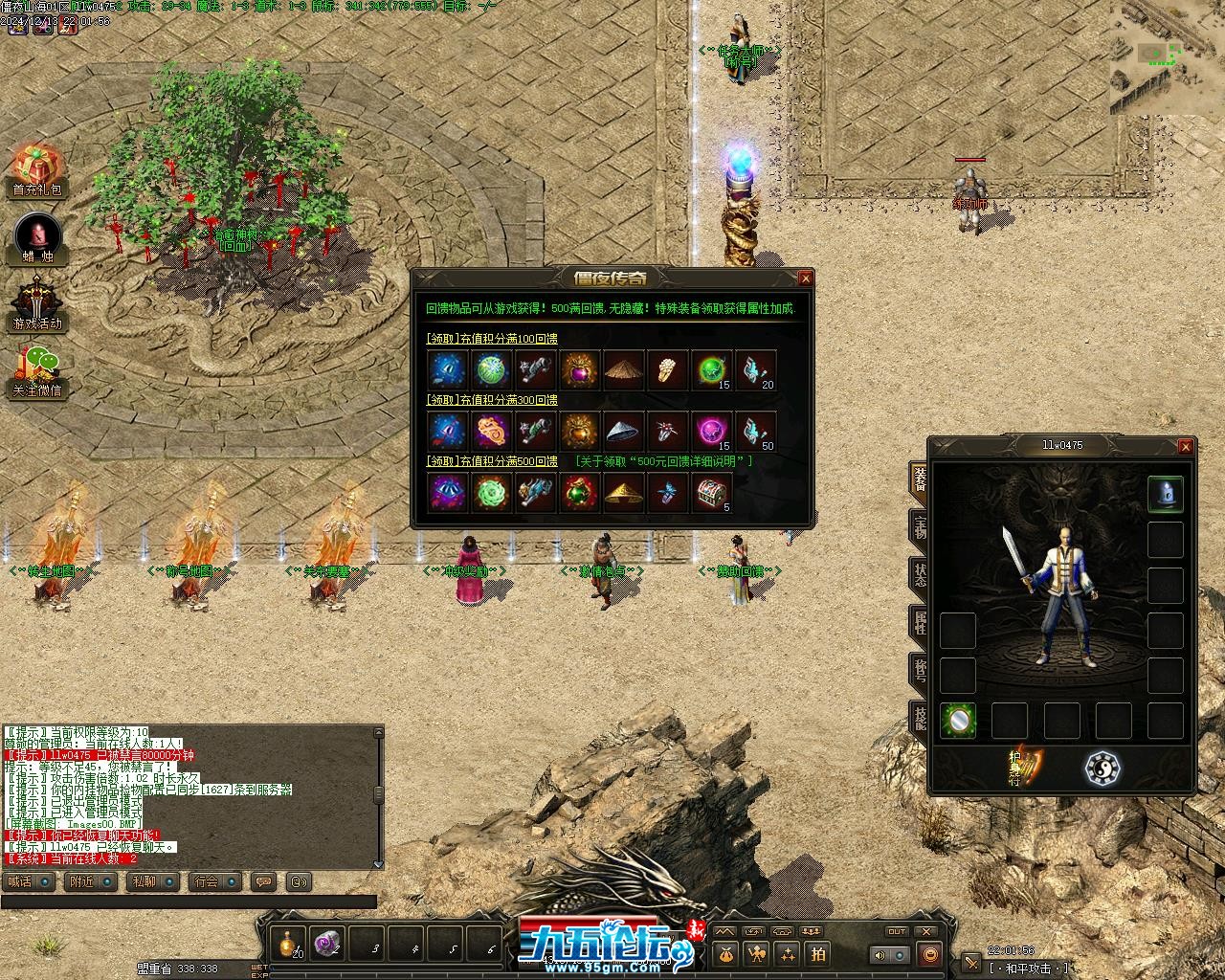Click the yin-yang bagua icon
This screenshot has width=1225, height=980.
[1102, 768]
